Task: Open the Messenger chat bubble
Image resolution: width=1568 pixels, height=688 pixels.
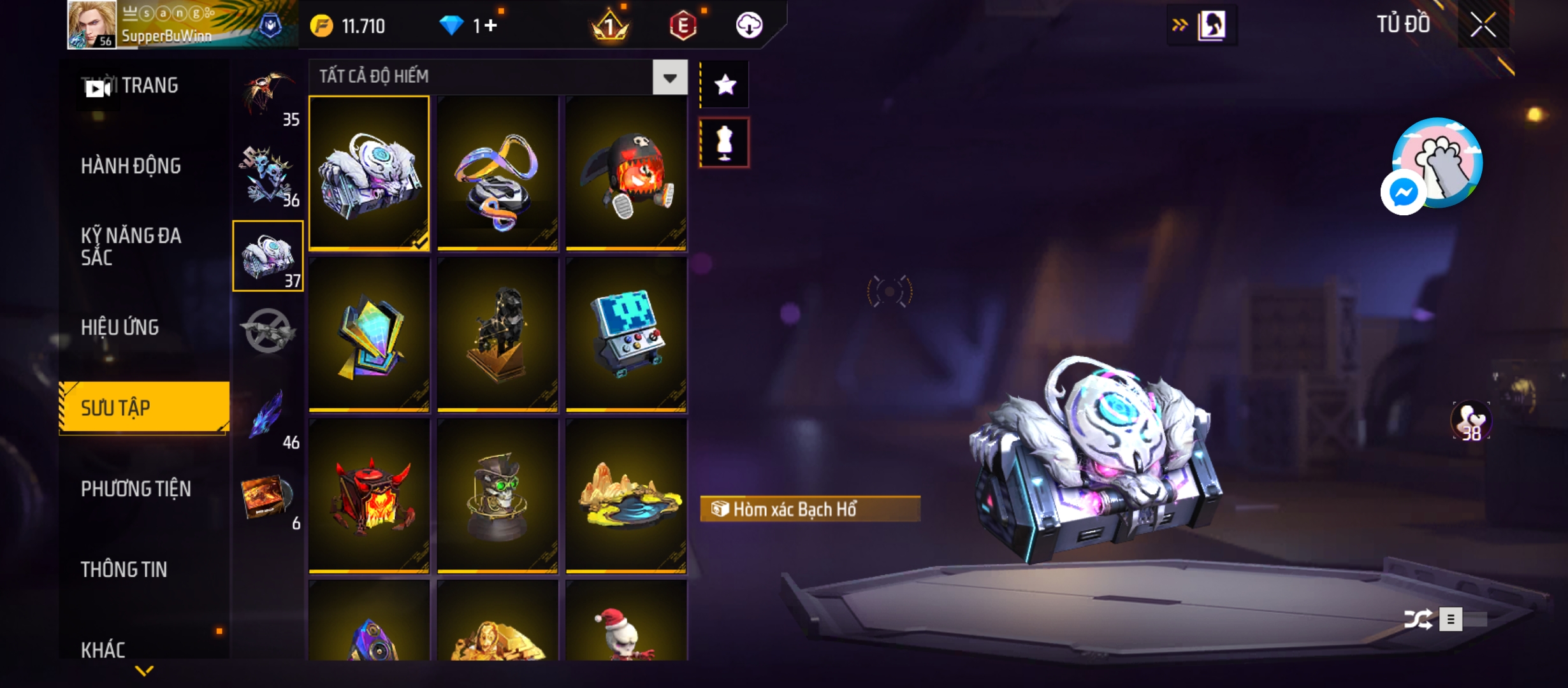Action: tap(1403, 192)
